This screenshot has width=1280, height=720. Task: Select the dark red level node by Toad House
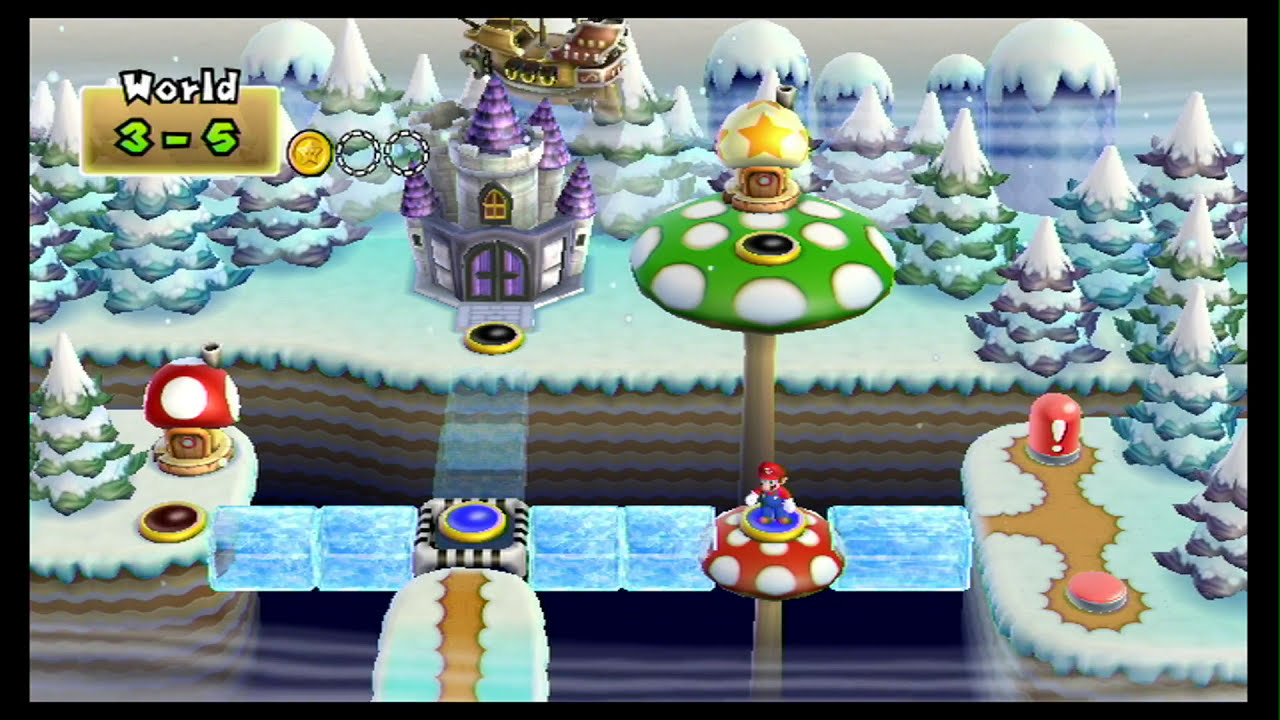(172, 520)
